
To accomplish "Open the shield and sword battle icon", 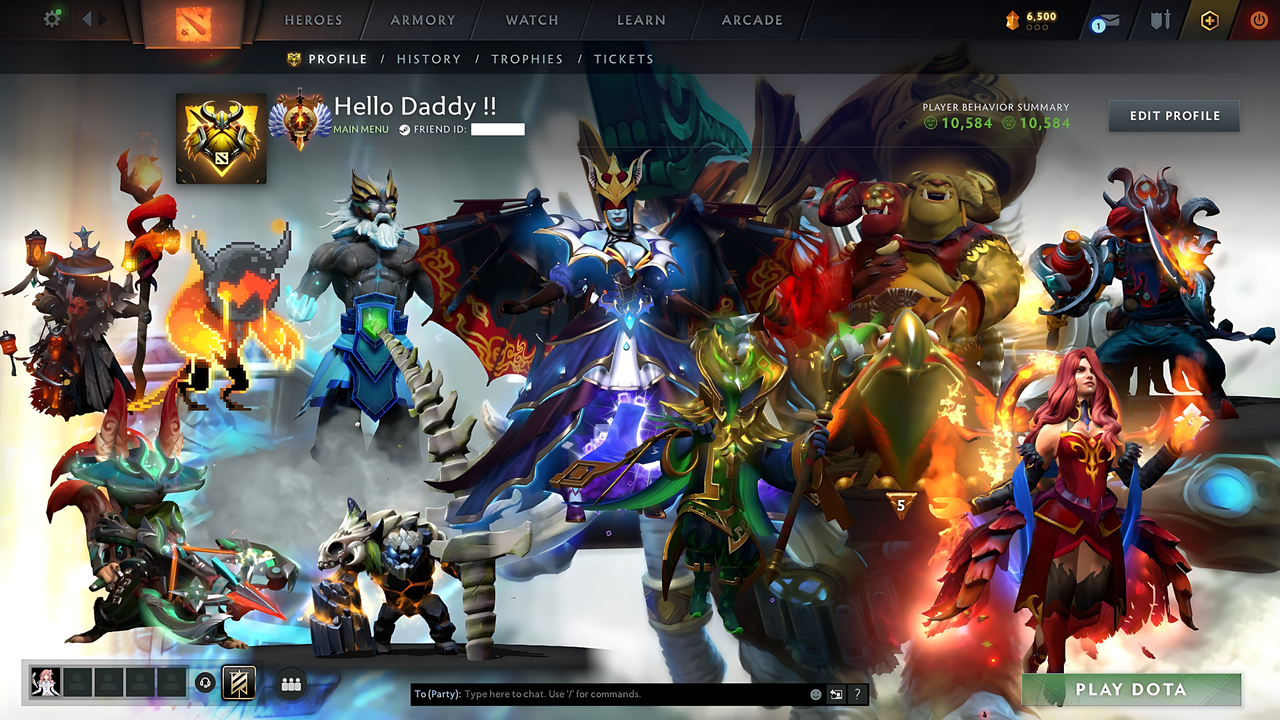I will 1160,19.
